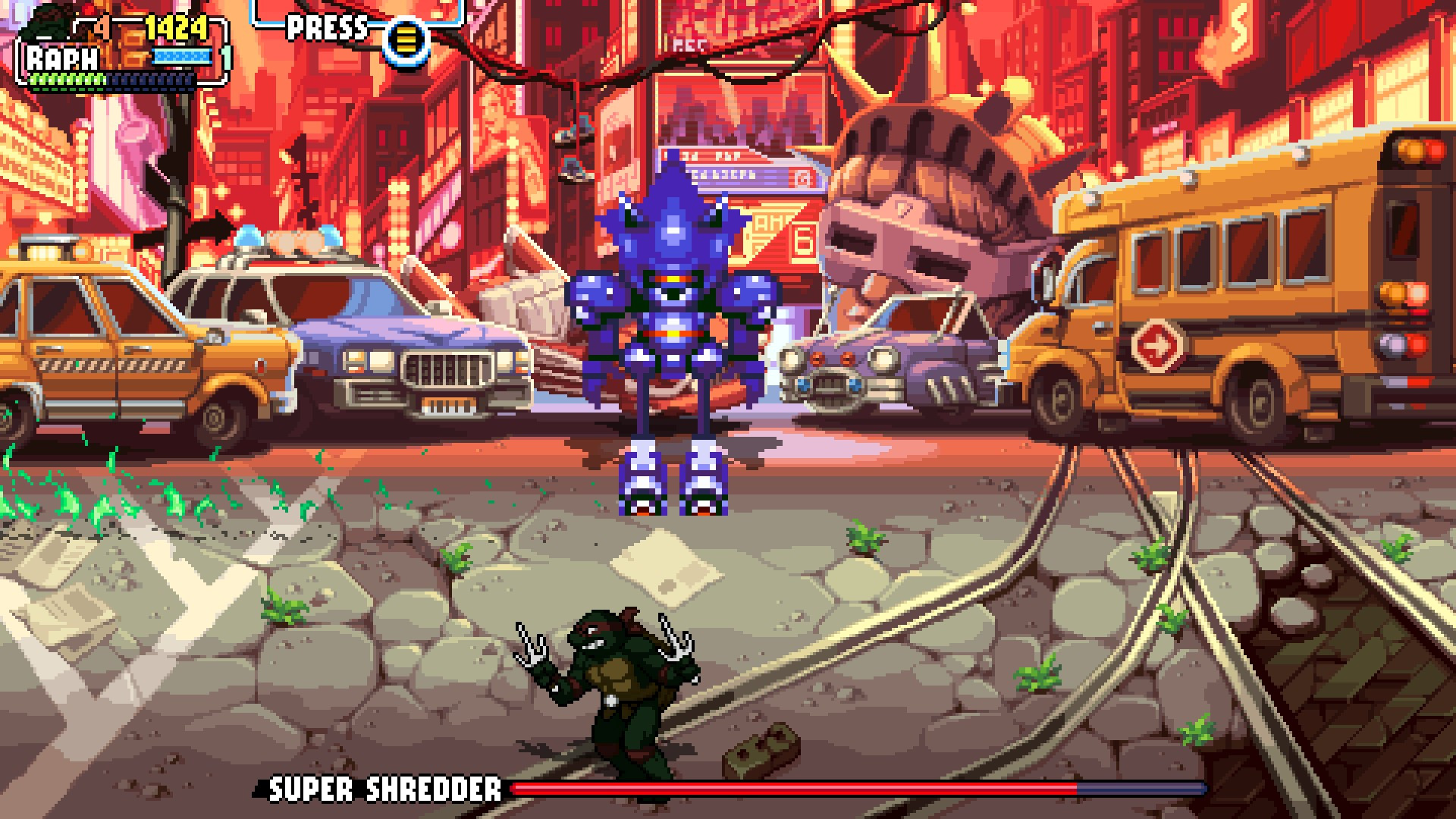
Task: Select the PRESS prompt label
Action: coord(325,29)
